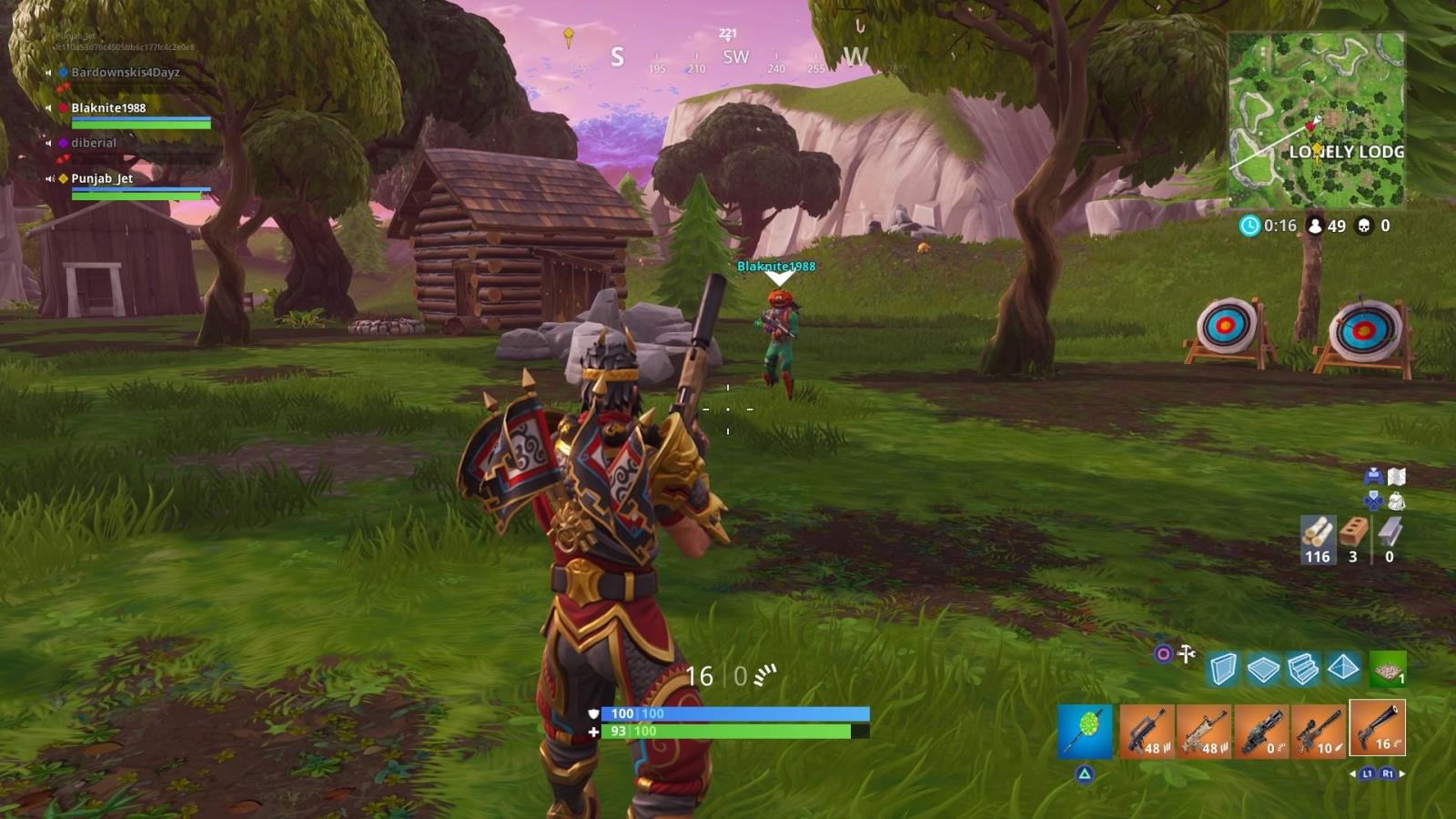1456x819 pixels.
Task: Click Punjab Jet's green health bar
Action: coord(132,194)
